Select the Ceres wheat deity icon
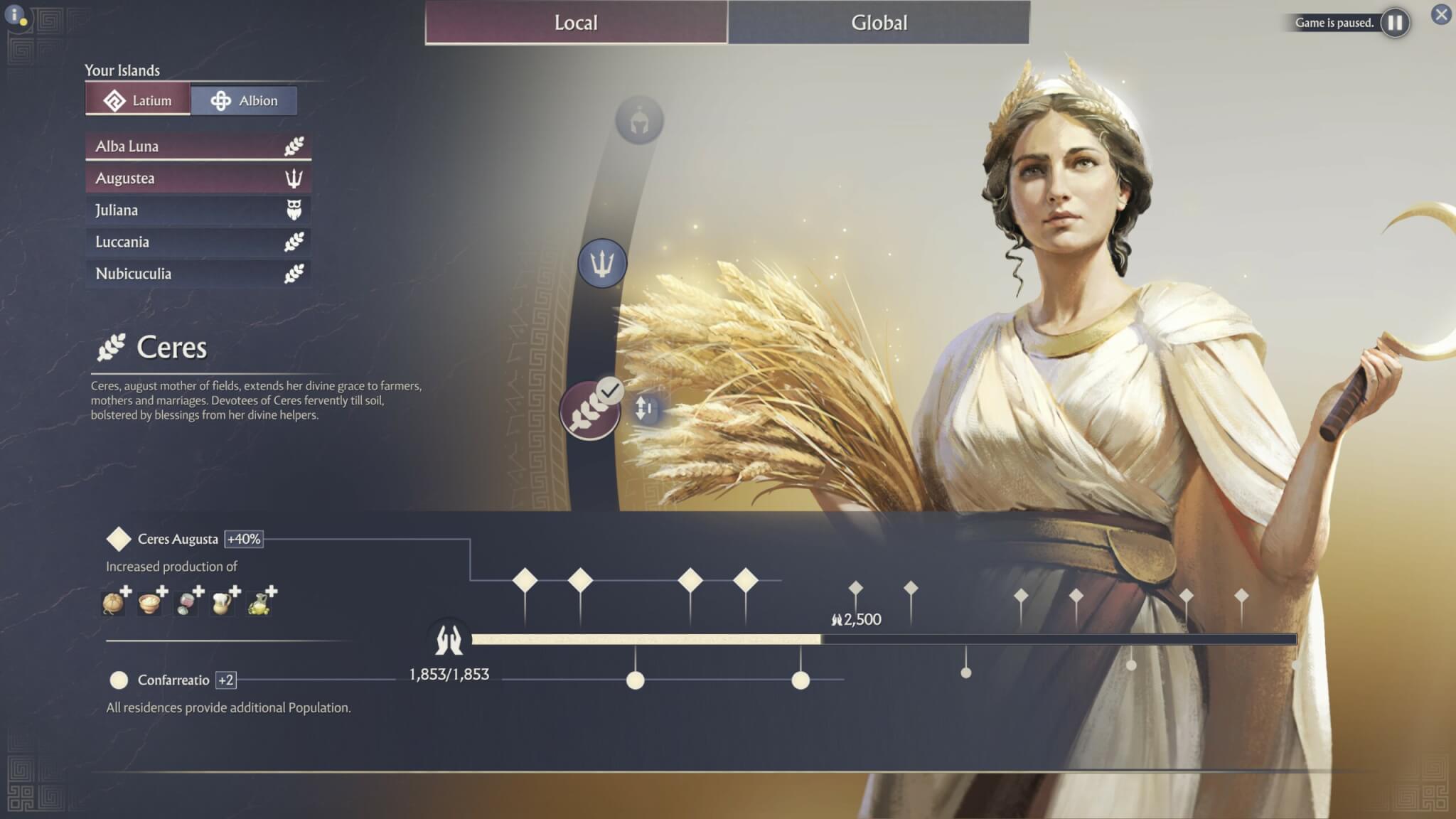Screen dimensions: 1456x819 589,412
